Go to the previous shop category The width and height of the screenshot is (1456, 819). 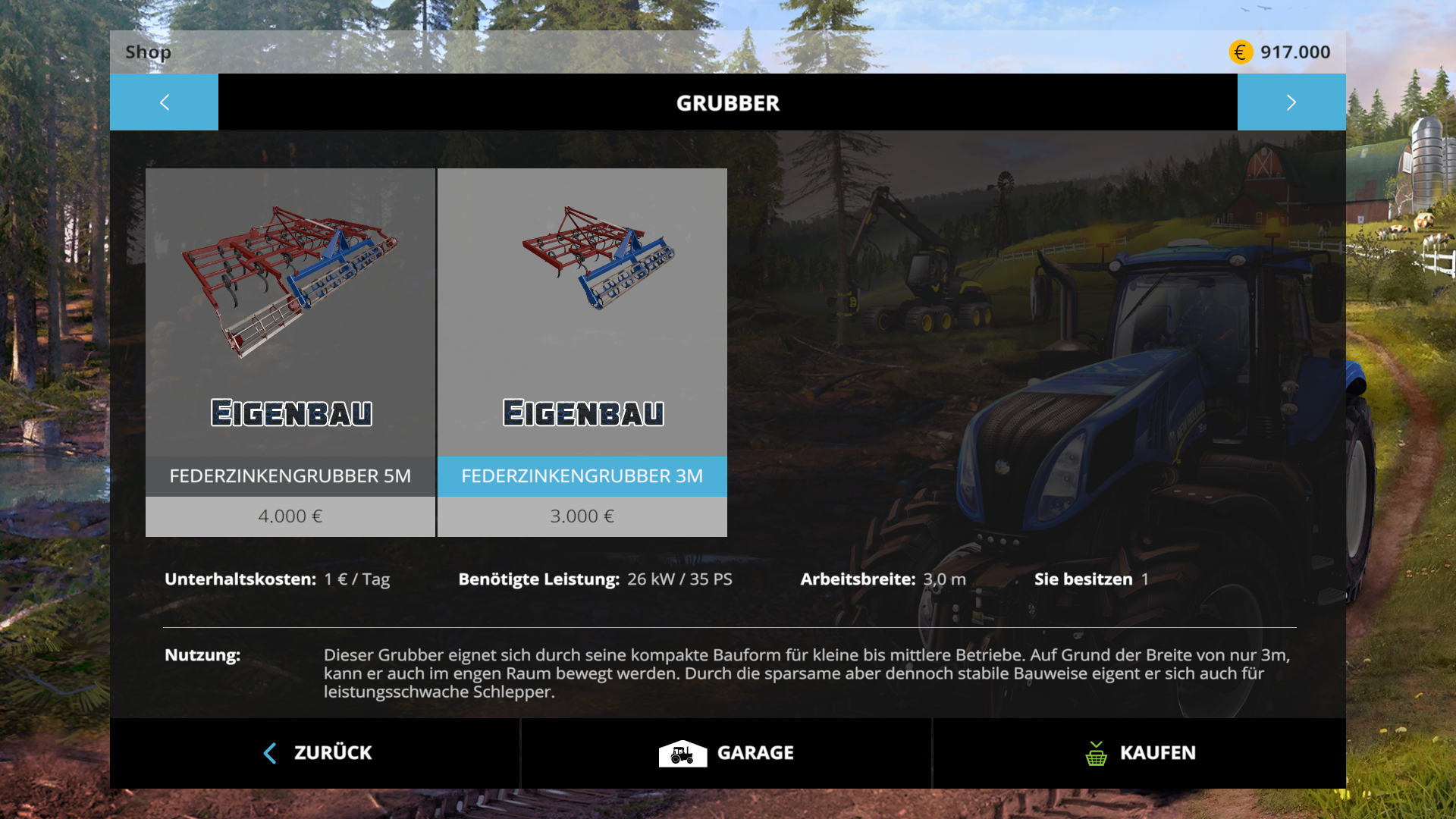(164, 102)
